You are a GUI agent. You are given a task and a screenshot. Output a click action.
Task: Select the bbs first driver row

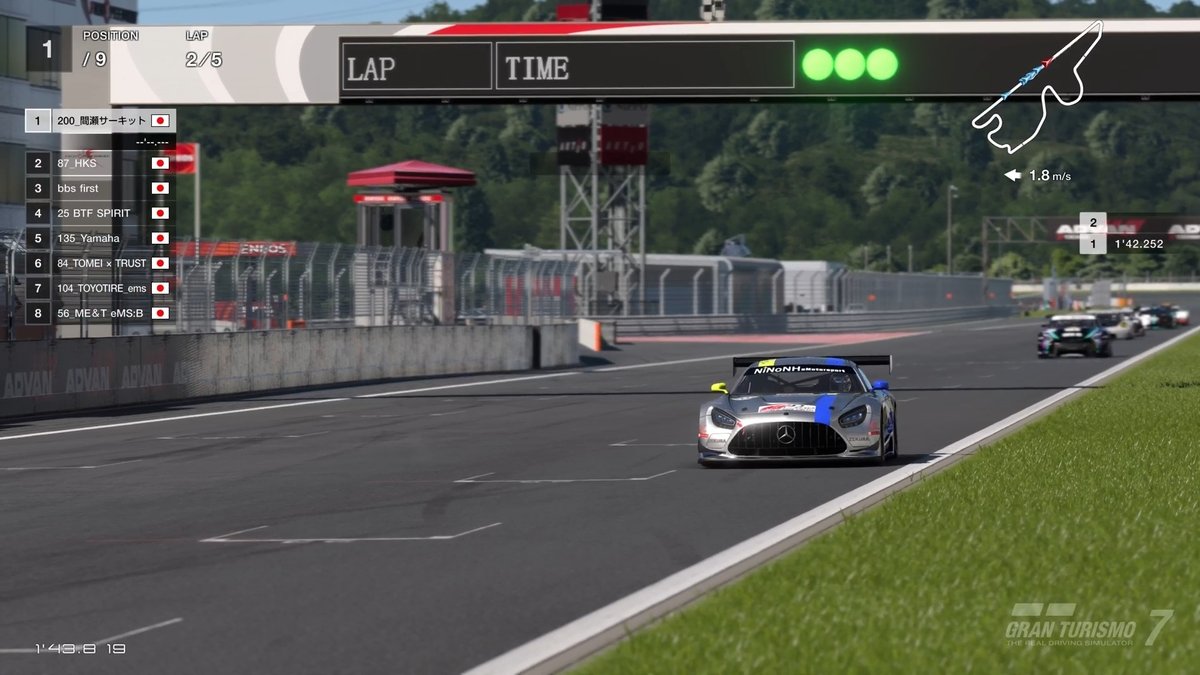(x=100, y=188)
